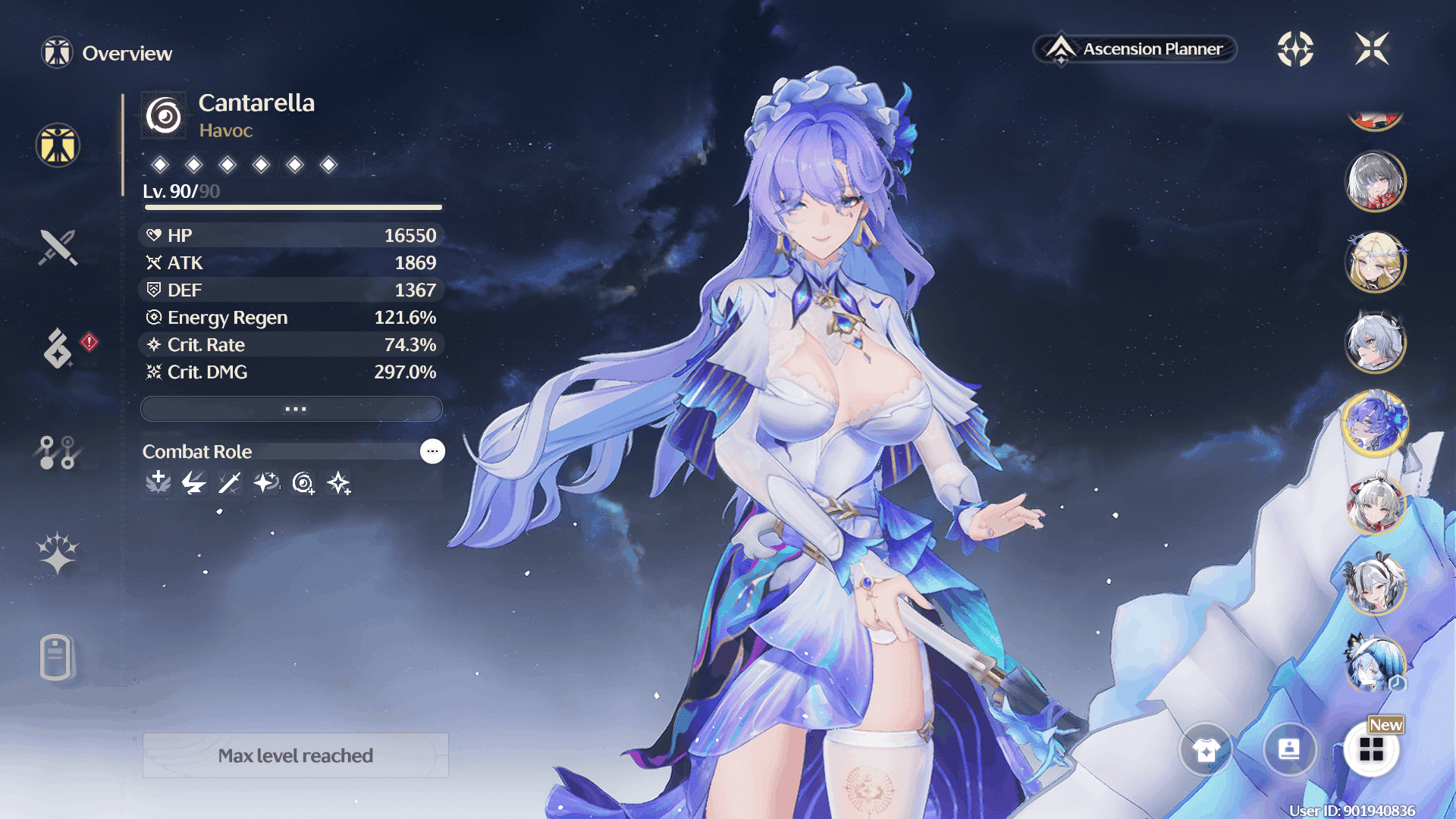The image size is (1456, 819).
Task: Switch to the Echoes tab with alert badge
Action: pos(58,348)
